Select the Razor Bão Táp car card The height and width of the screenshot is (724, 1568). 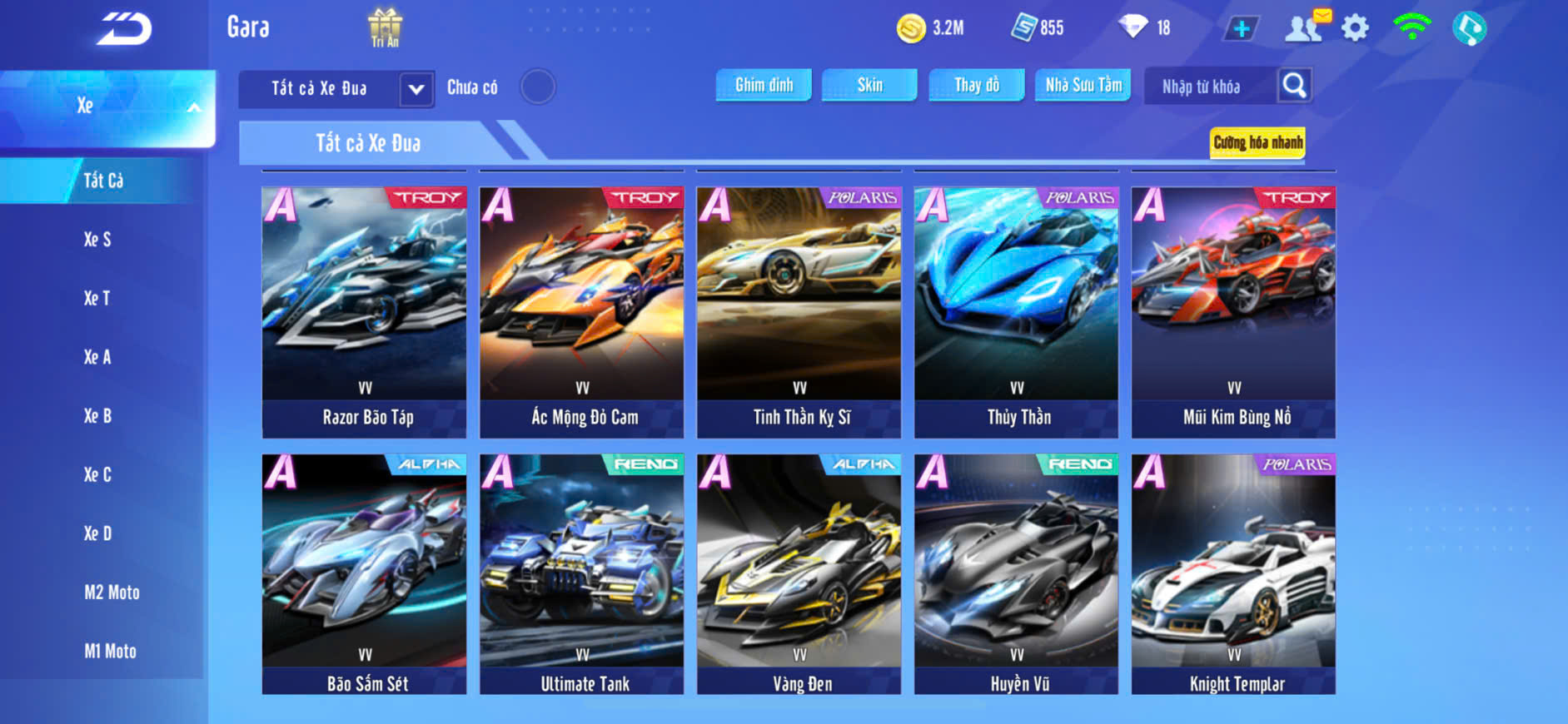(x=364, y=312)
